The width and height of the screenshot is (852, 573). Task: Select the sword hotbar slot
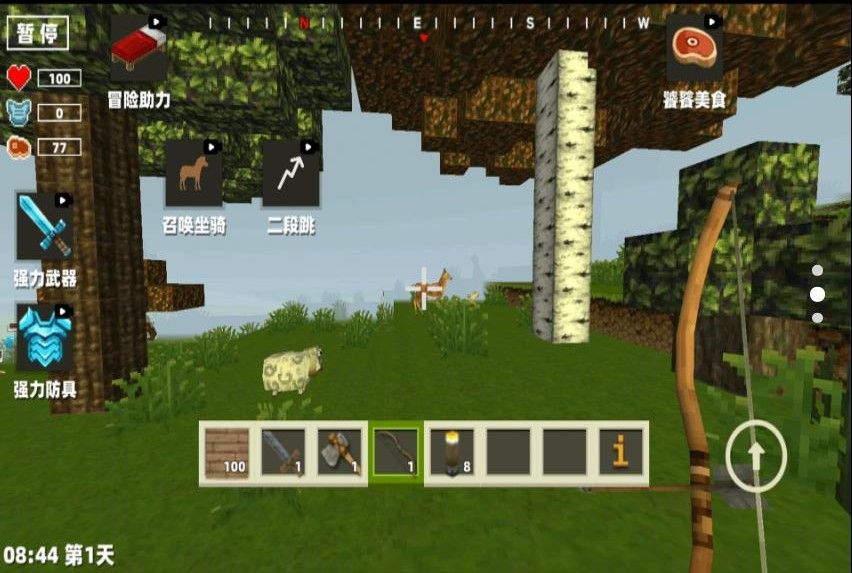(x=283, y=453)
